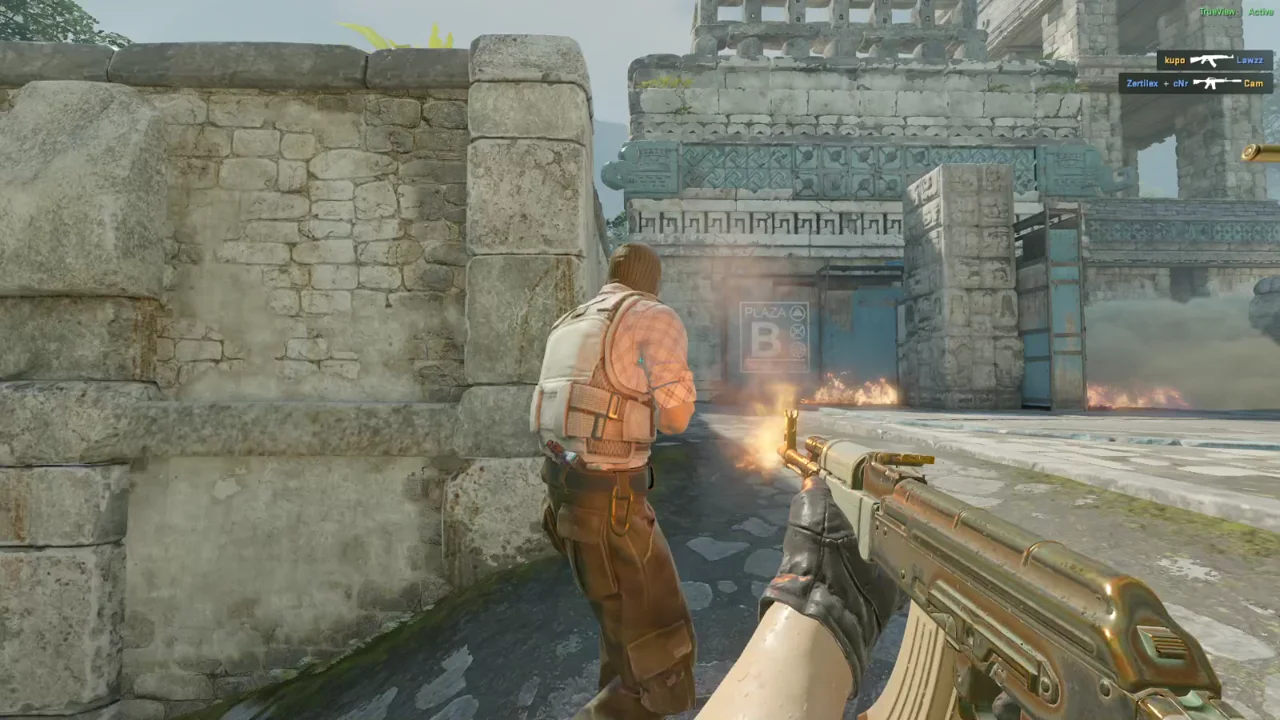The image size is (1280, 720).
Task: Select the Zertilex and cNr kill entry
Action: tap(1196, 83)
